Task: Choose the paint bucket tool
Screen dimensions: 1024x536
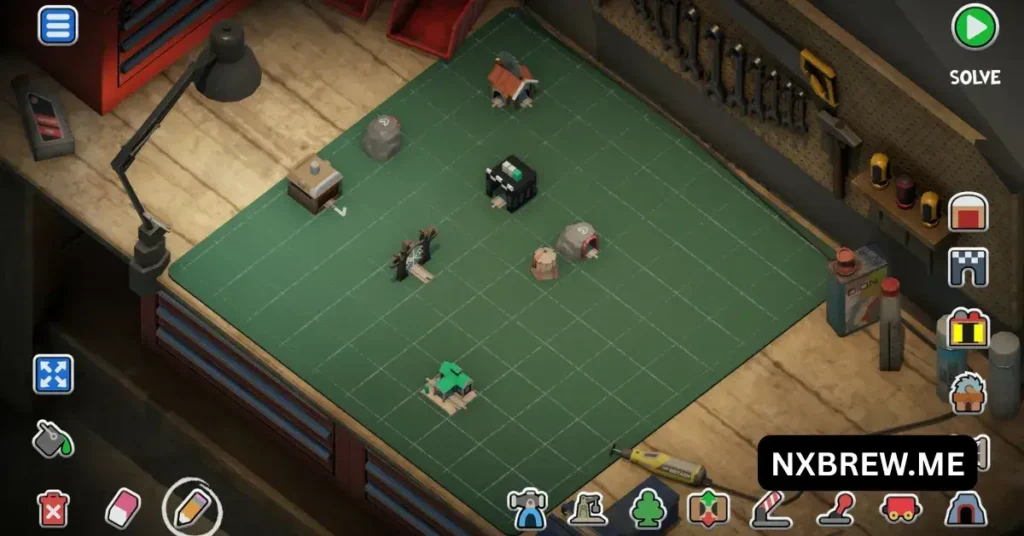Action: coord(50,439)
